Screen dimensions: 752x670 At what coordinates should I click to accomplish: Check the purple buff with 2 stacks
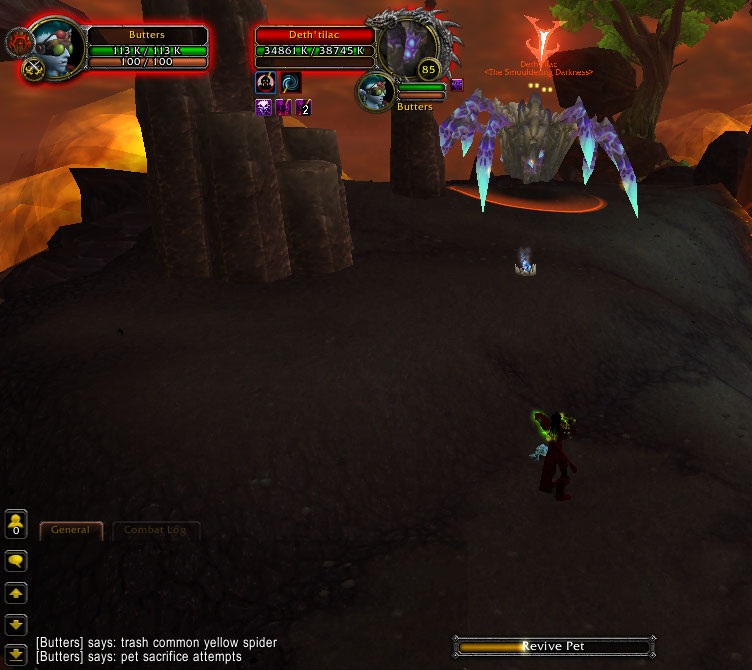[302, 107]
